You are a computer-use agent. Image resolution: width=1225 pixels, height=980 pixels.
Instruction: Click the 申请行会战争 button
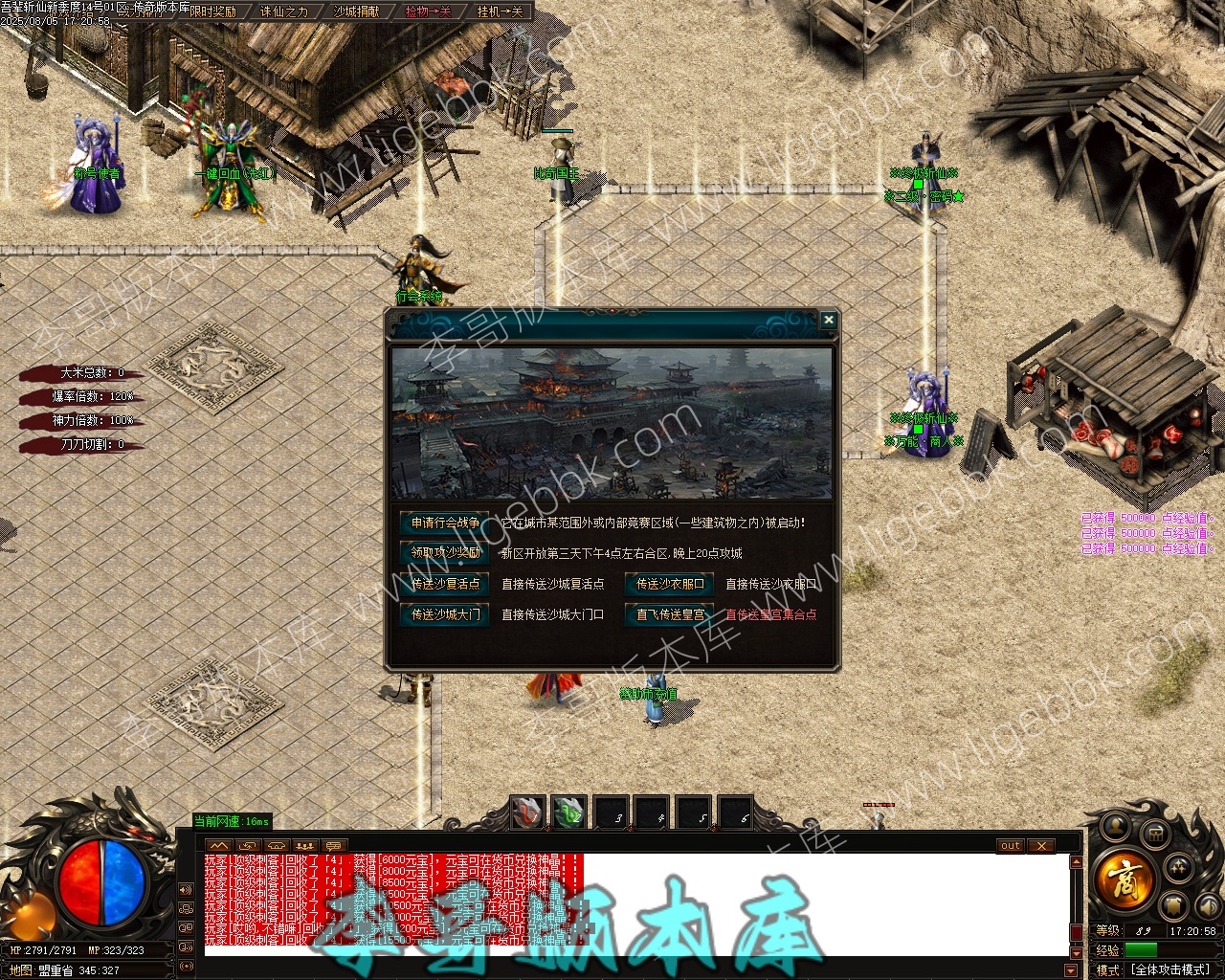point(445,523)
